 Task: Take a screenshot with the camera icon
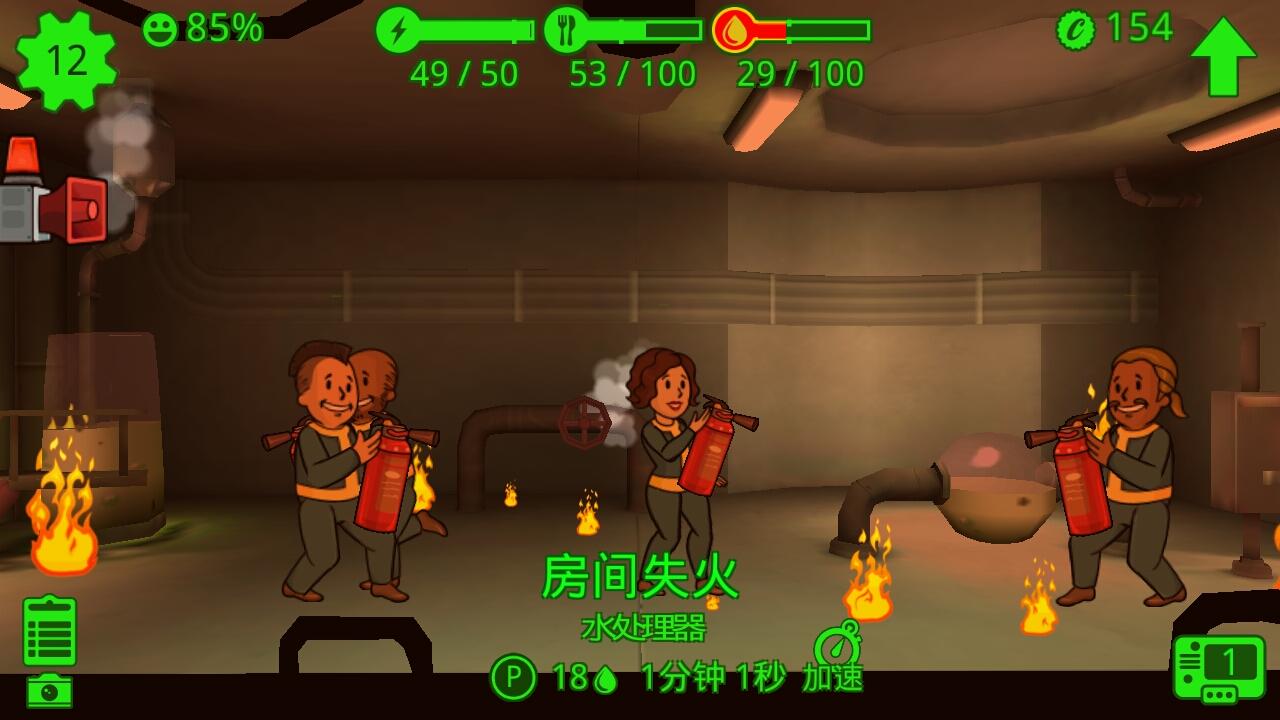49,691
